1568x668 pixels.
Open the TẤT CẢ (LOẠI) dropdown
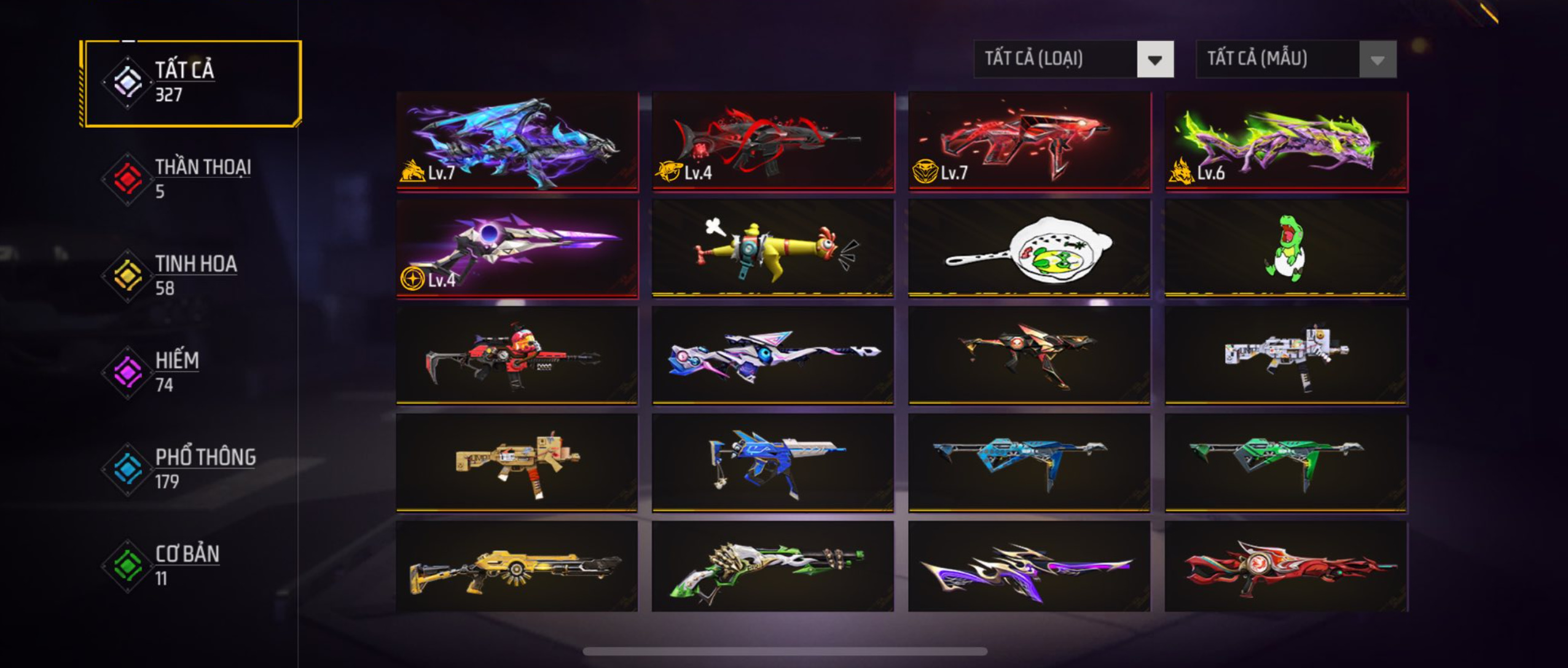point(1073,59)
